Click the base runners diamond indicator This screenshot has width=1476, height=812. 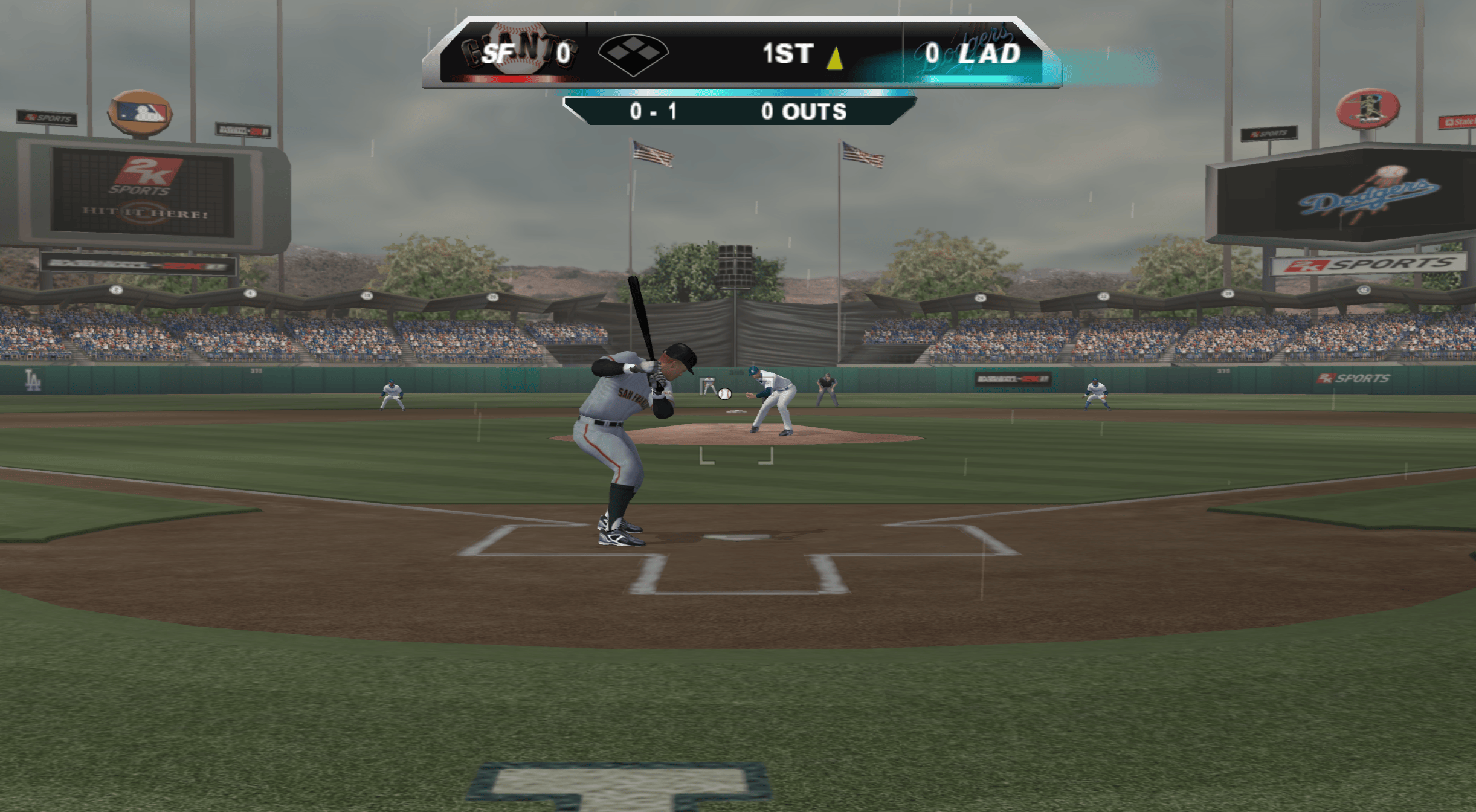pyautogui.click(x=633, y=54)
